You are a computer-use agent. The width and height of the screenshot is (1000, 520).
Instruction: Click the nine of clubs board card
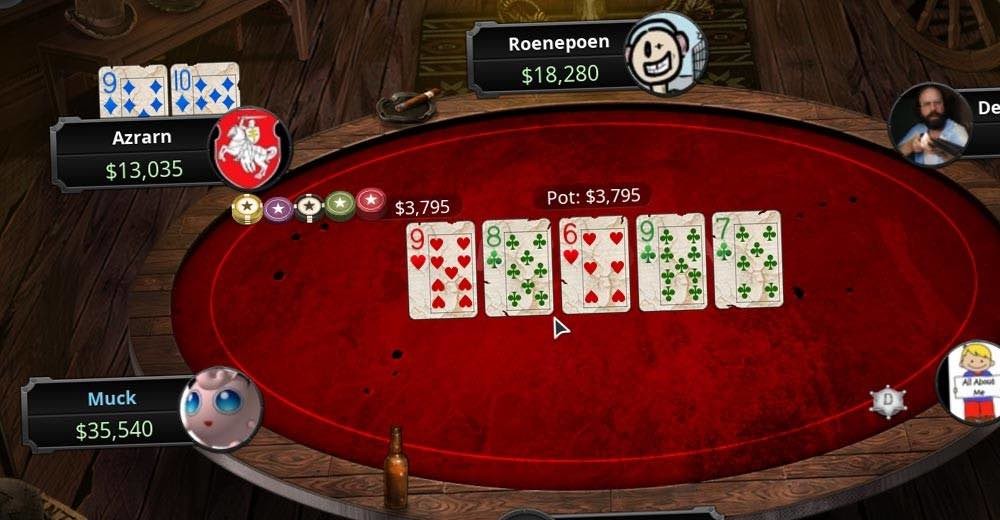671,263
